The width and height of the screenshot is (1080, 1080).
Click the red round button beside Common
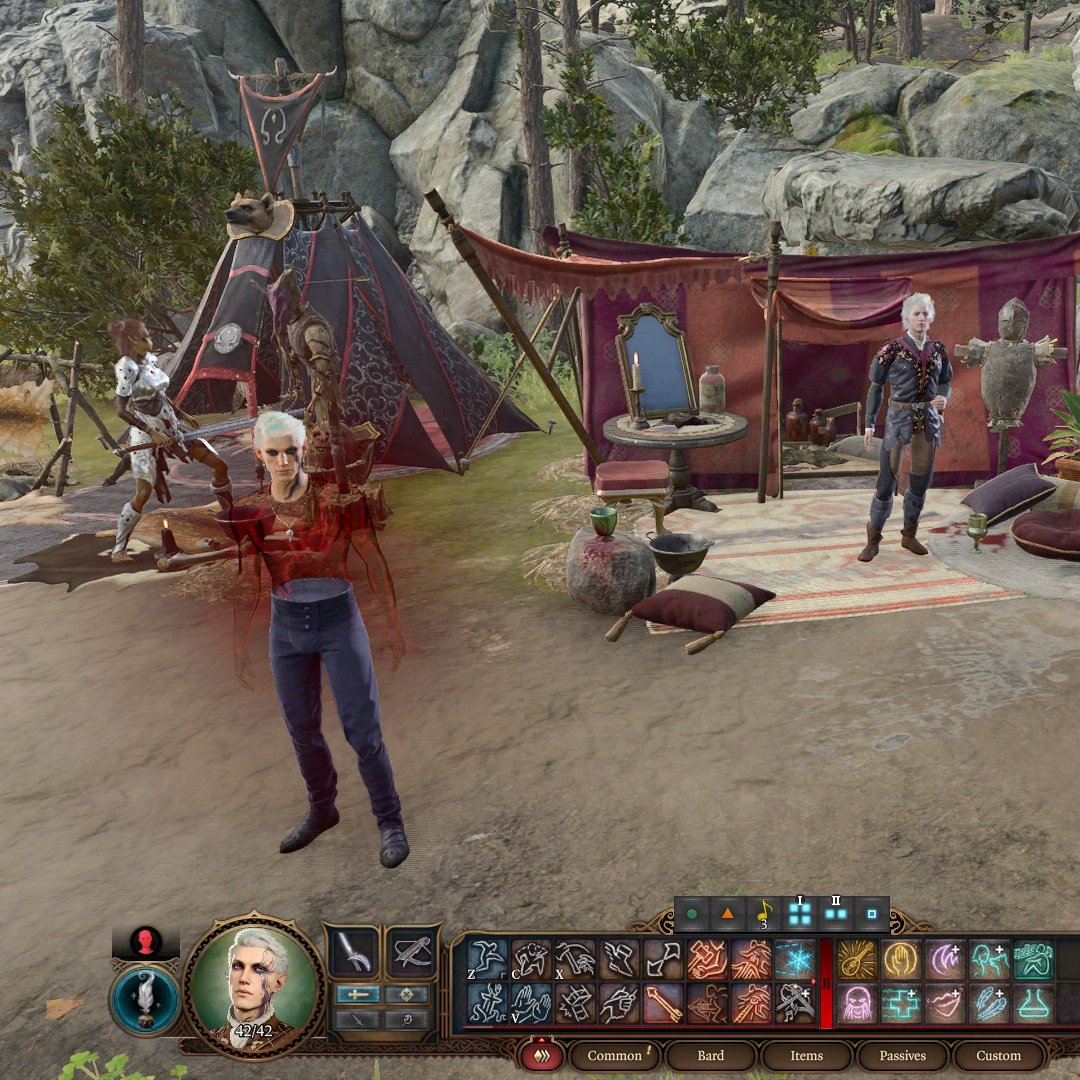coord(542,1055)
